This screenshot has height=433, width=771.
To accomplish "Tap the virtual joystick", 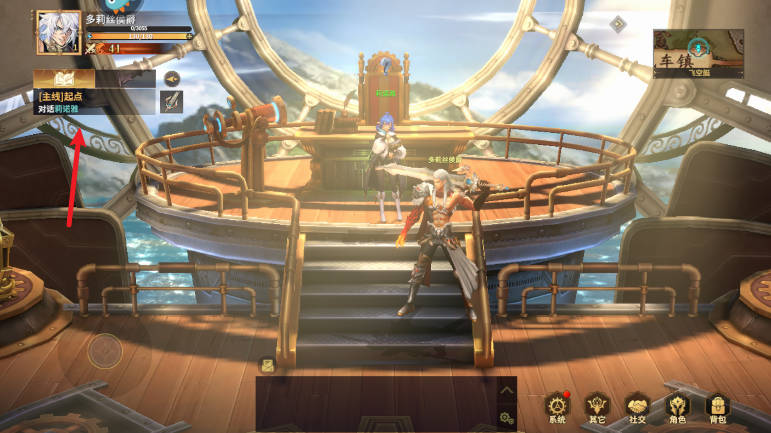I will pyautogui.click(x=104, y=350).
